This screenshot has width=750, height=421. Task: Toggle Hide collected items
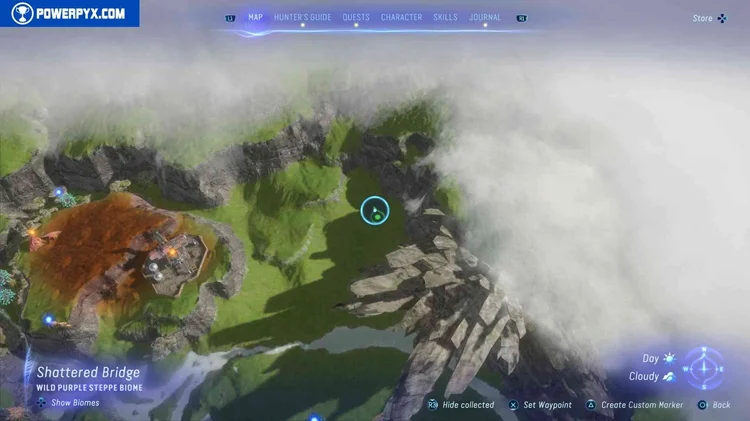tap(460, 405)
